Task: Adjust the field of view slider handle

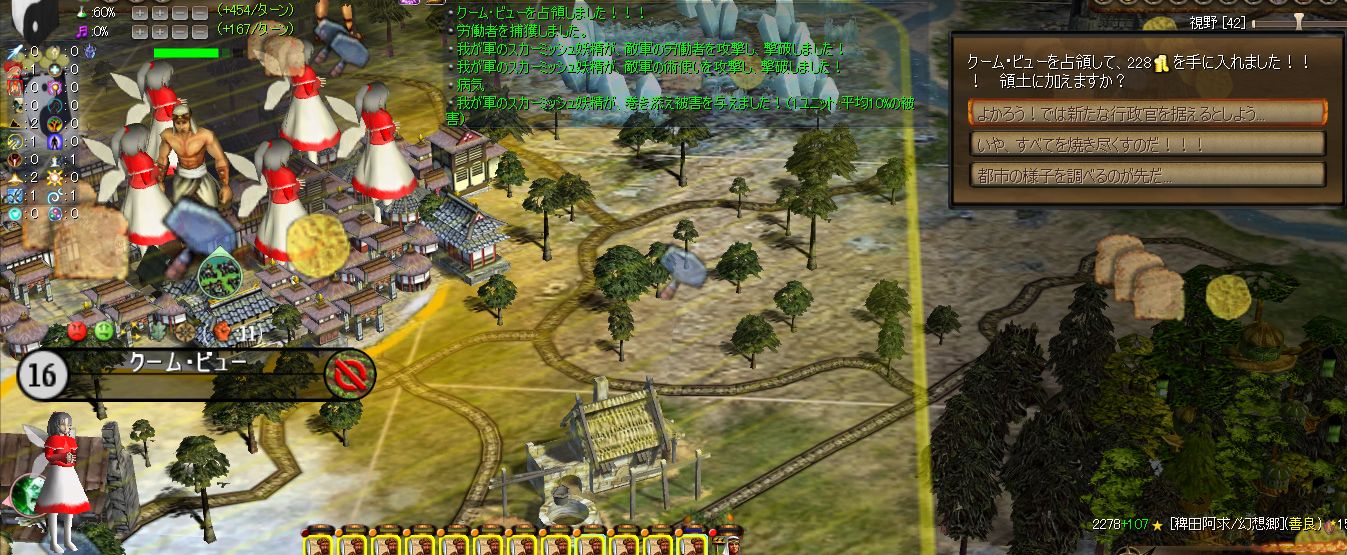Action: [x=1299, y=20]
